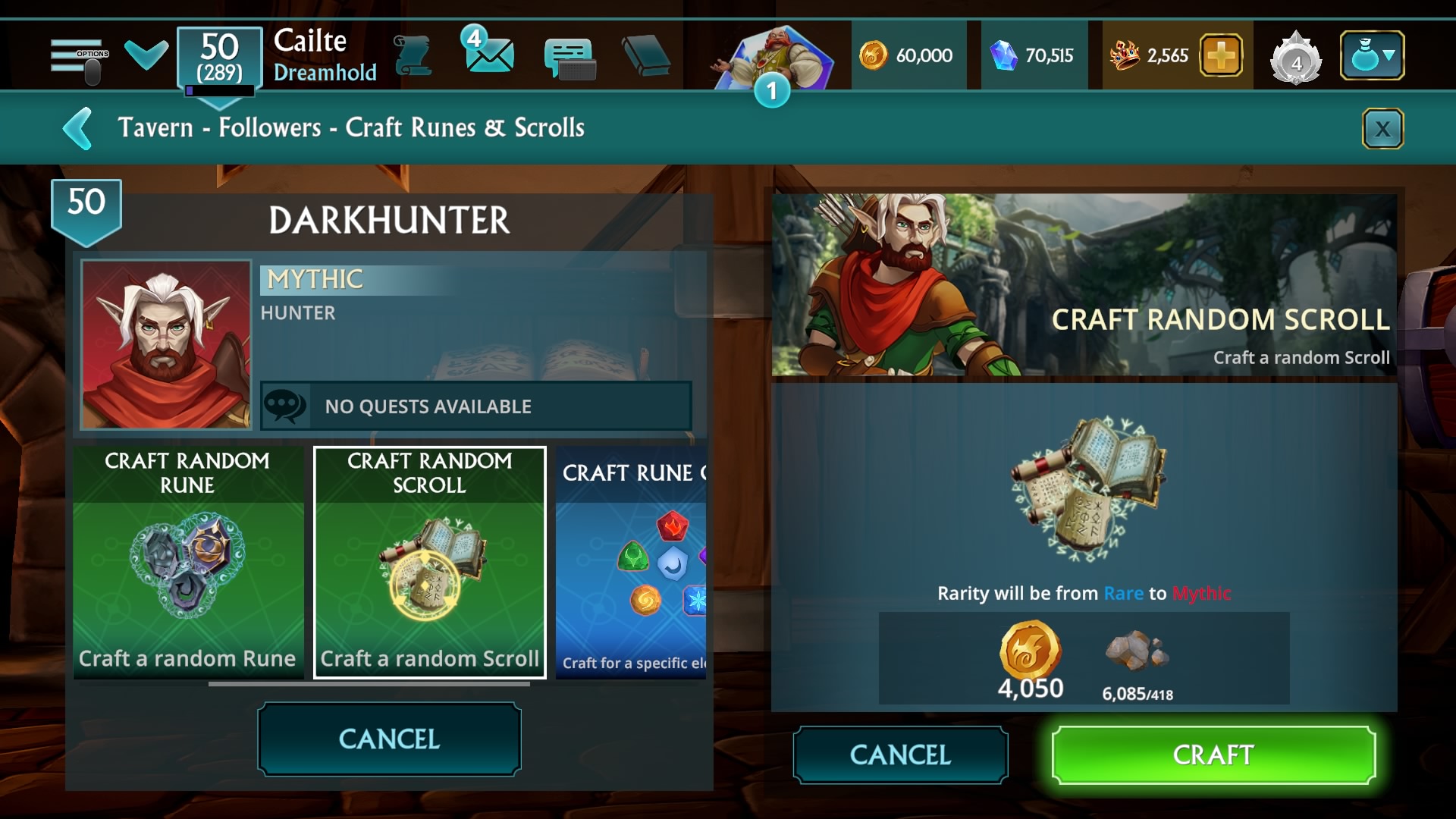The height and width of the screenshot is (819, 1456).
Task: Open the quest scroll icon
Action: point(413,56)
